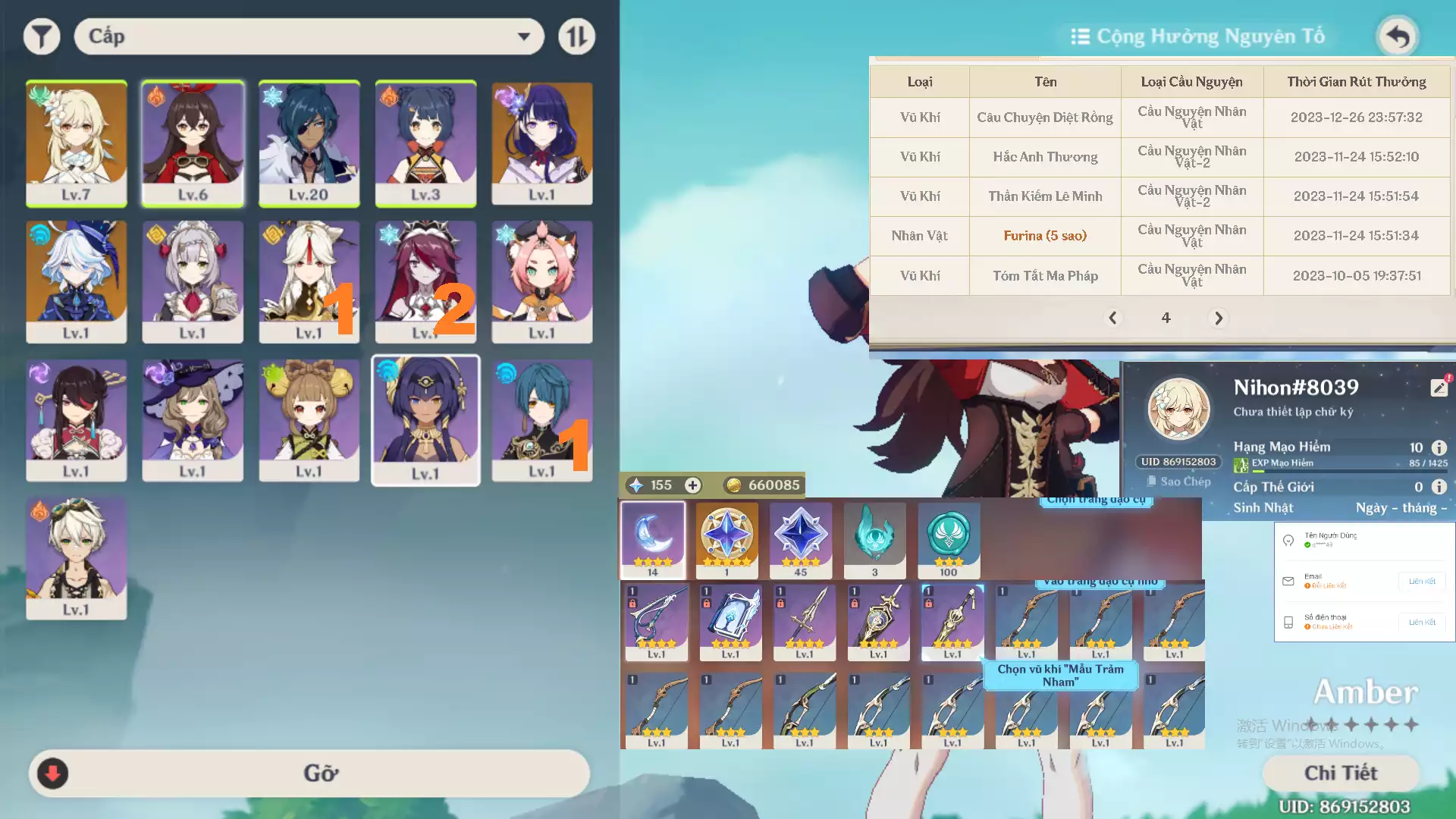Click the sort order icon beside the Cấp box
Viewport: 1456px width, 819px height.
tap(576, 36)
